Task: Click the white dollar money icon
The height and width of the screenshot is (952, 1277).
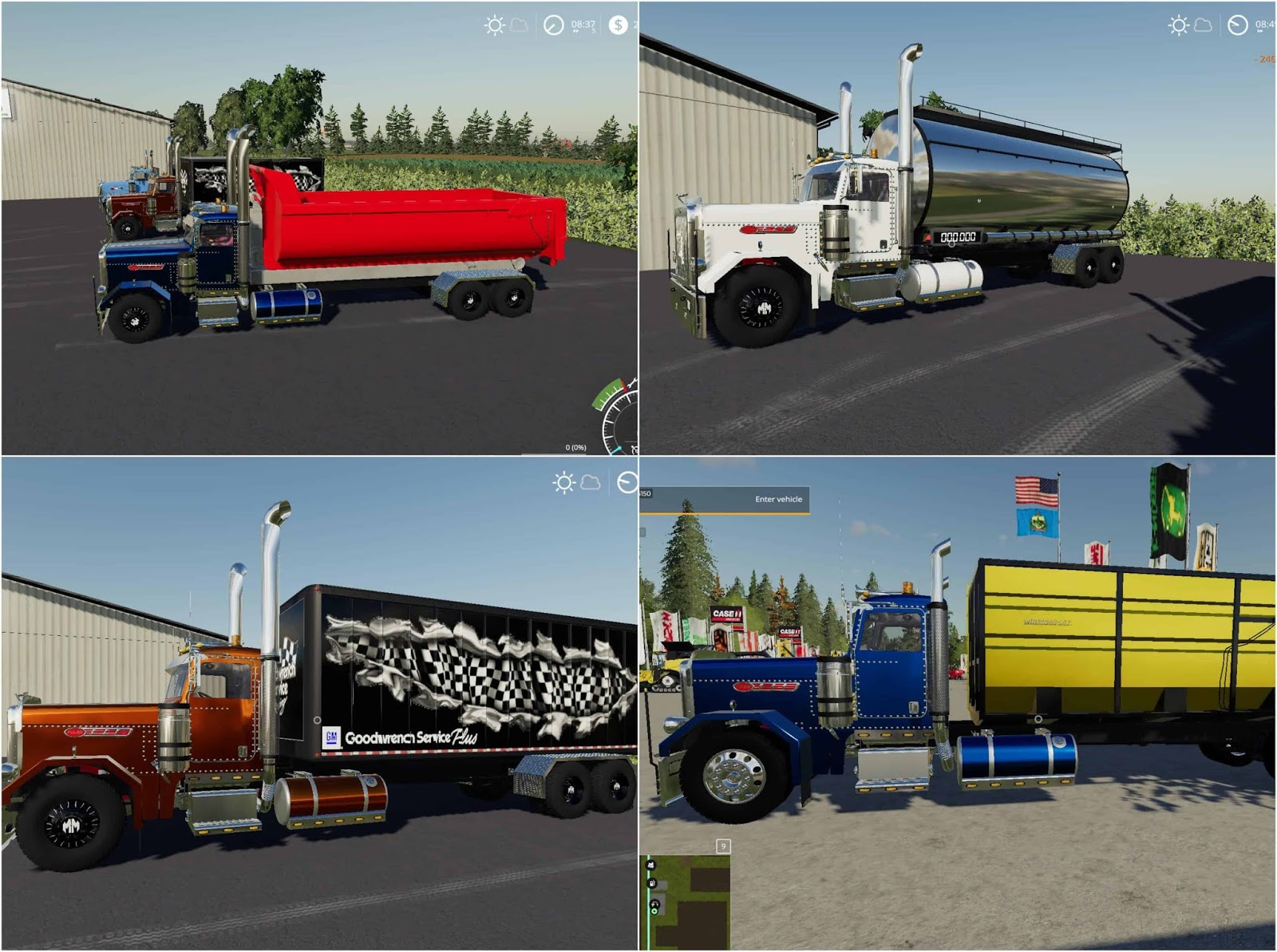Action: tap(618, 25)
